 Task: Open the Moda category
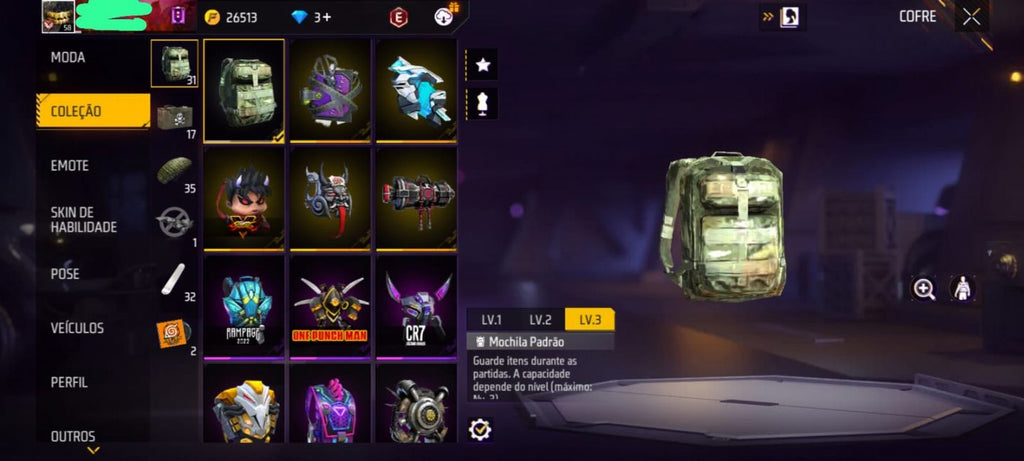pyautogui.click(x=68, y=58)
